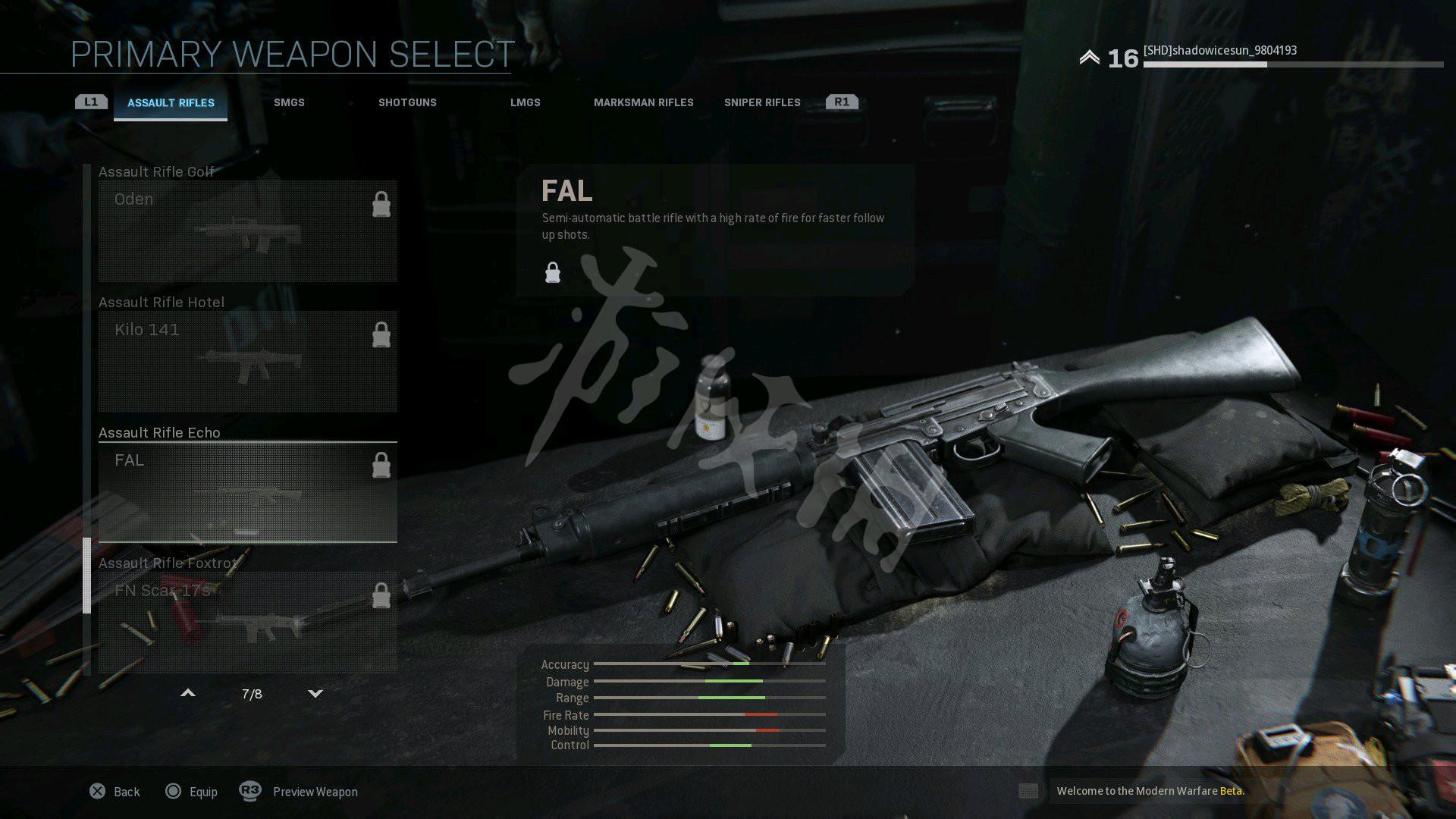Open the SMGs weapon category

[289, 103]
